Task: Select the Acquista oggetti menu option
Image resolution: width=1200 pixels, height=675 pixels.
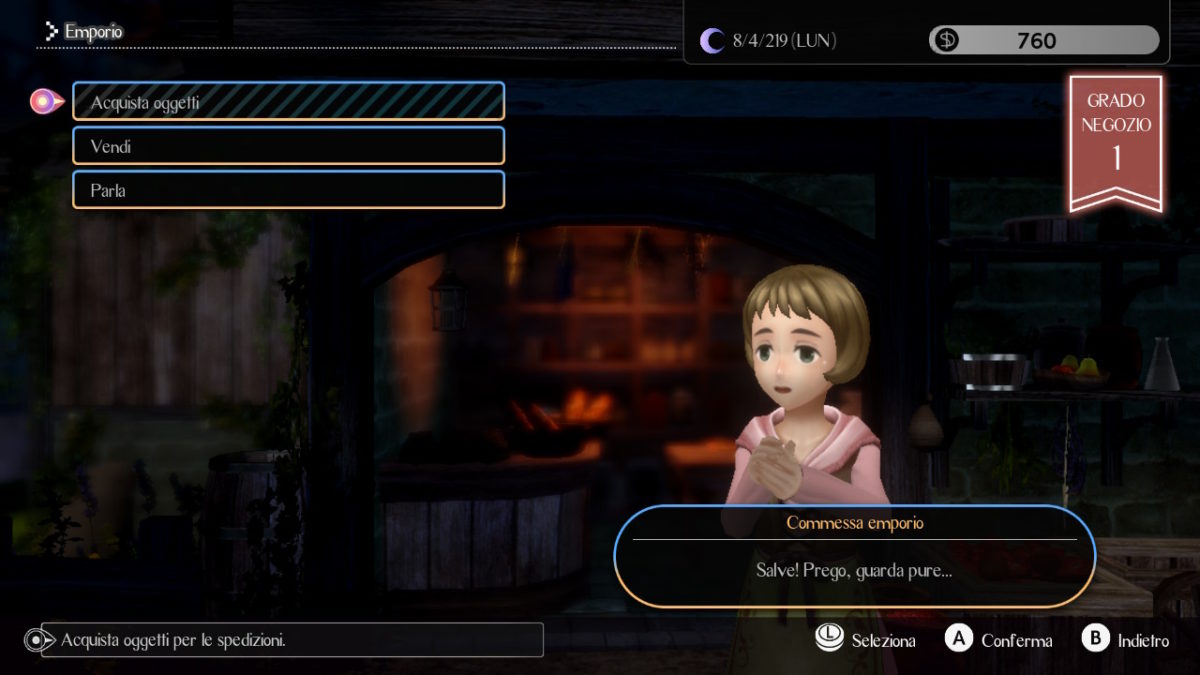Action: click(288, 102)
